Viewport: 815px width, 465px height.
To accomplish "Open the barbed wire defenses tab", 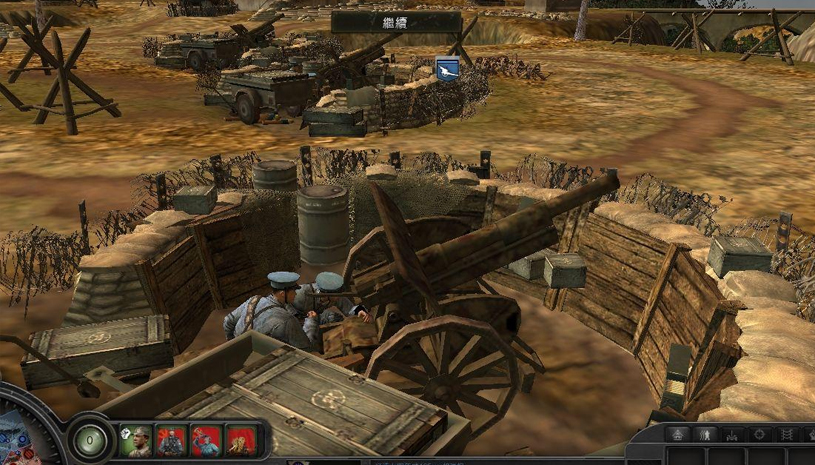I will (x=786, y=435).
